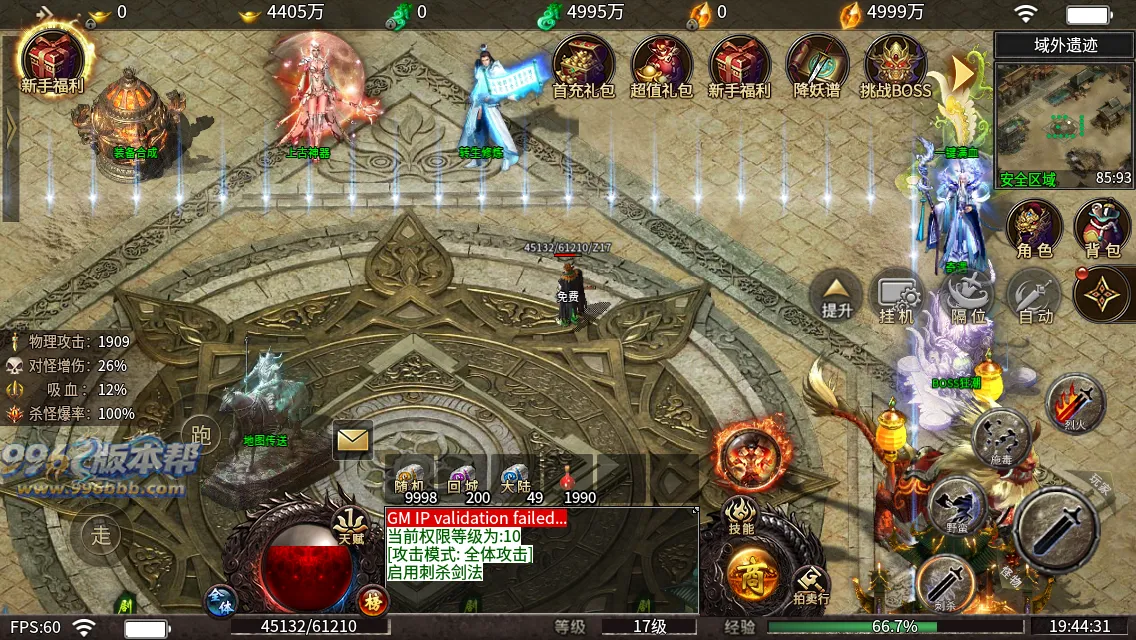Select the 挑战BOSS challenge icon
1136x640 pixels.
(x=896, y=64)
